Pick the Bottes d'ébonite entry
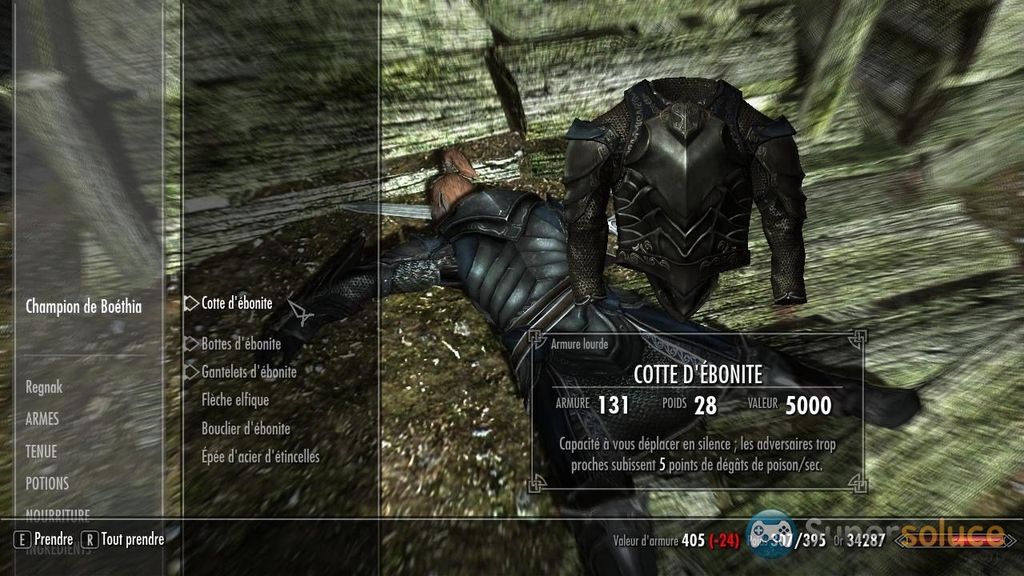The width and height of the screenshot is (1024, 576). click(x=241, y=343)
